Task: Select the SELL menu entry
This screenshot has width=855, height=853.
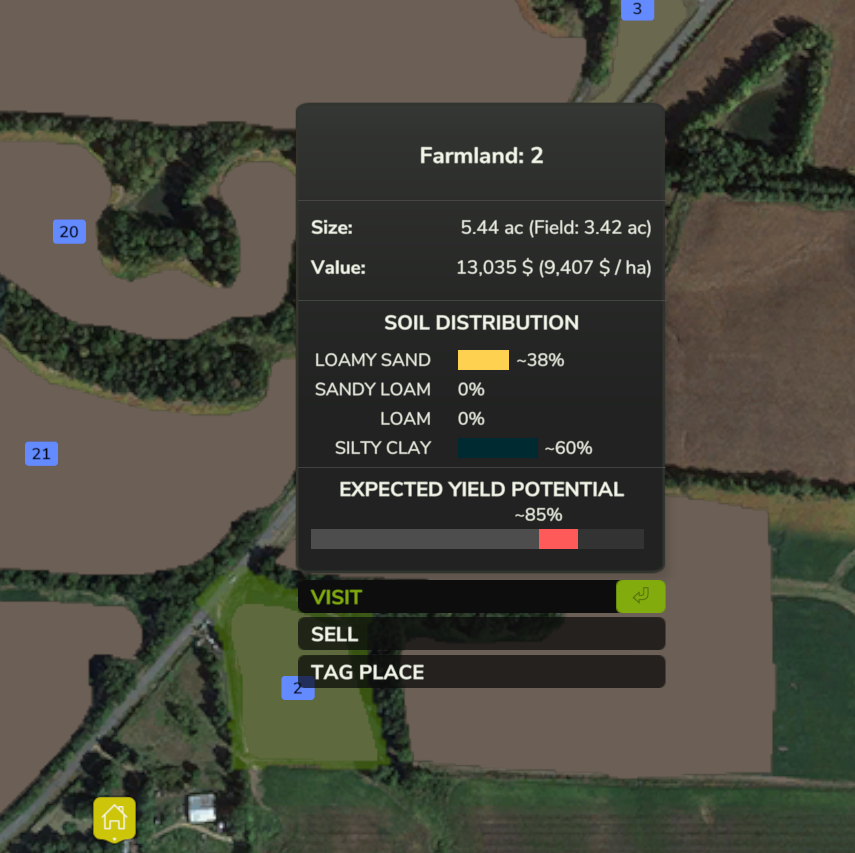Action: tap(480, 634)
